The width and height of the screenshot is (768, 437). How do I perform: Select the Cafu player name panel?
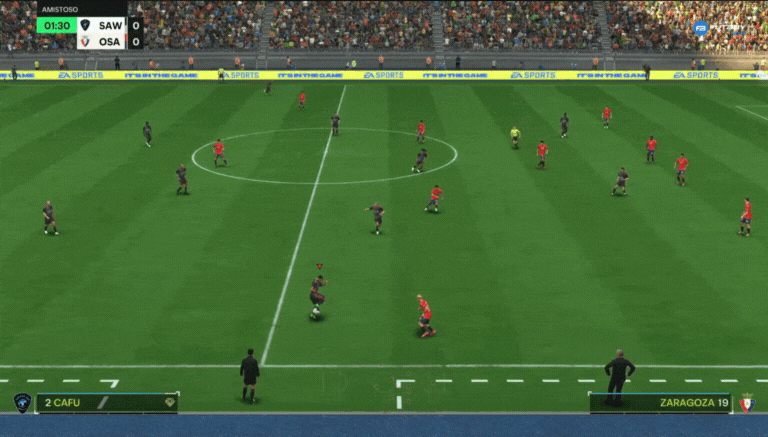click(x=107, y=403)
